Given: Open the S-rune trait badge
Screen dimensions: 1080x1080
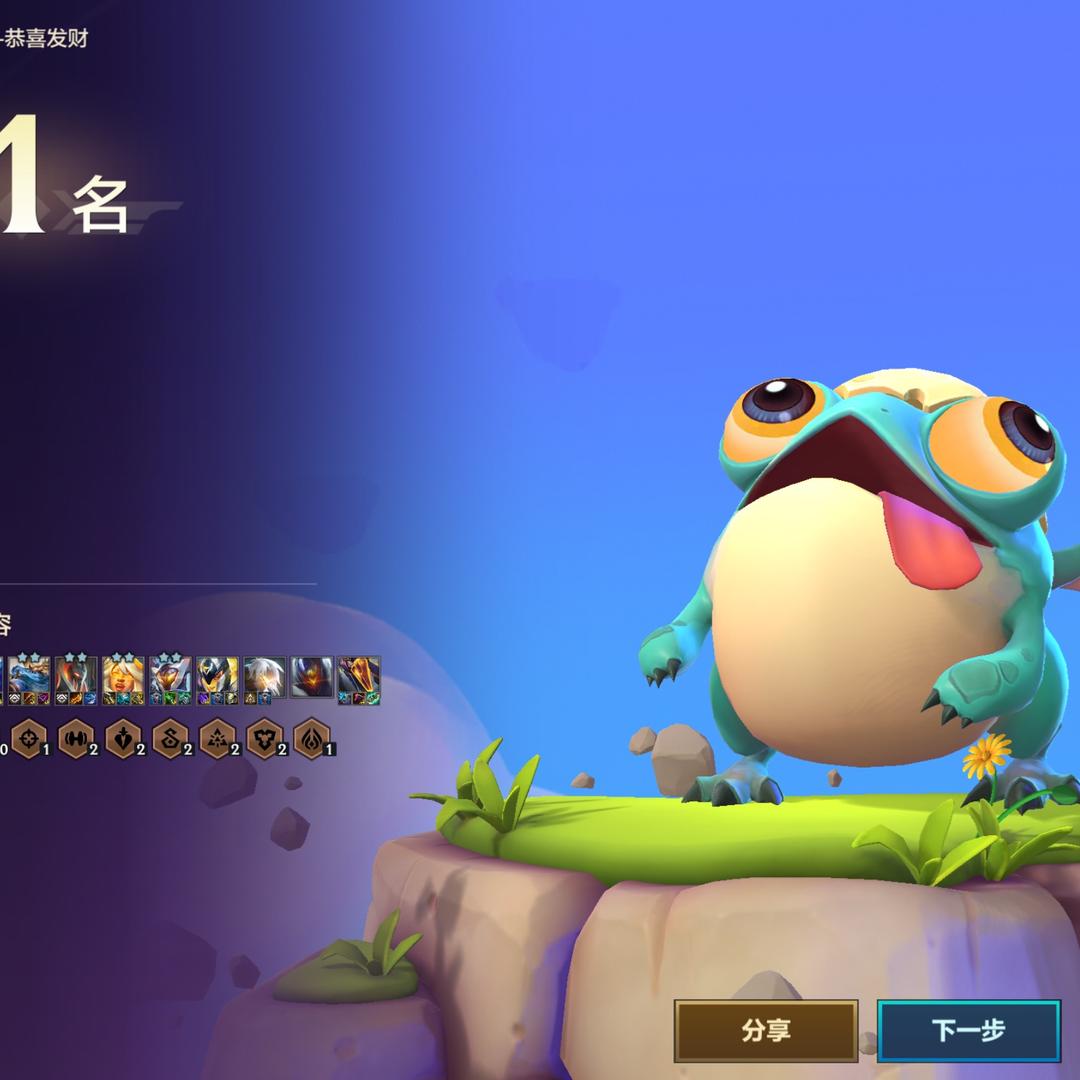Looking at the screenshot, I should click(170, 739).
